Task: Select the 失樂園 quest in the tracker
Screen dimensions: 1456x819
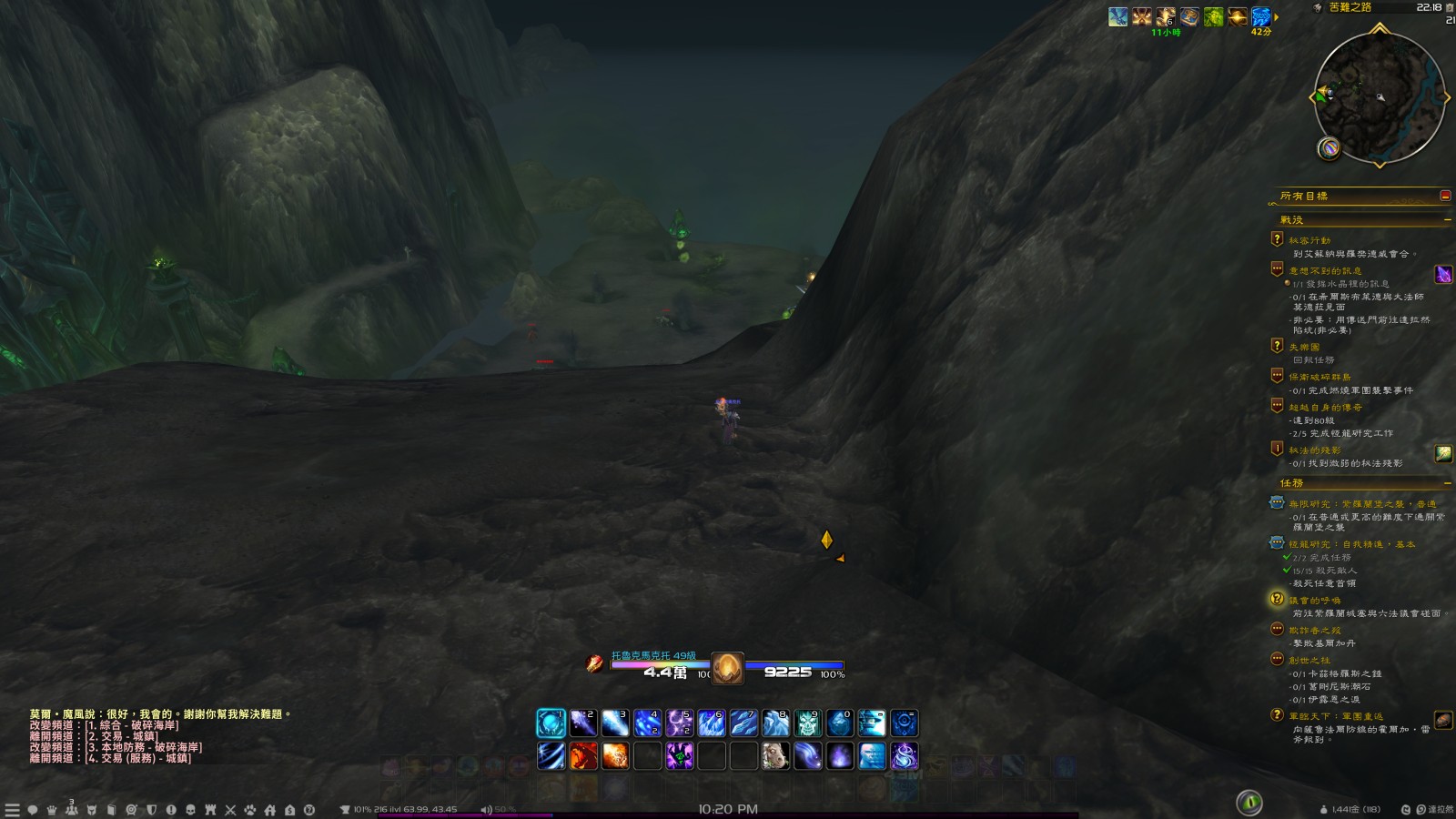Action: coord(1304,347)
